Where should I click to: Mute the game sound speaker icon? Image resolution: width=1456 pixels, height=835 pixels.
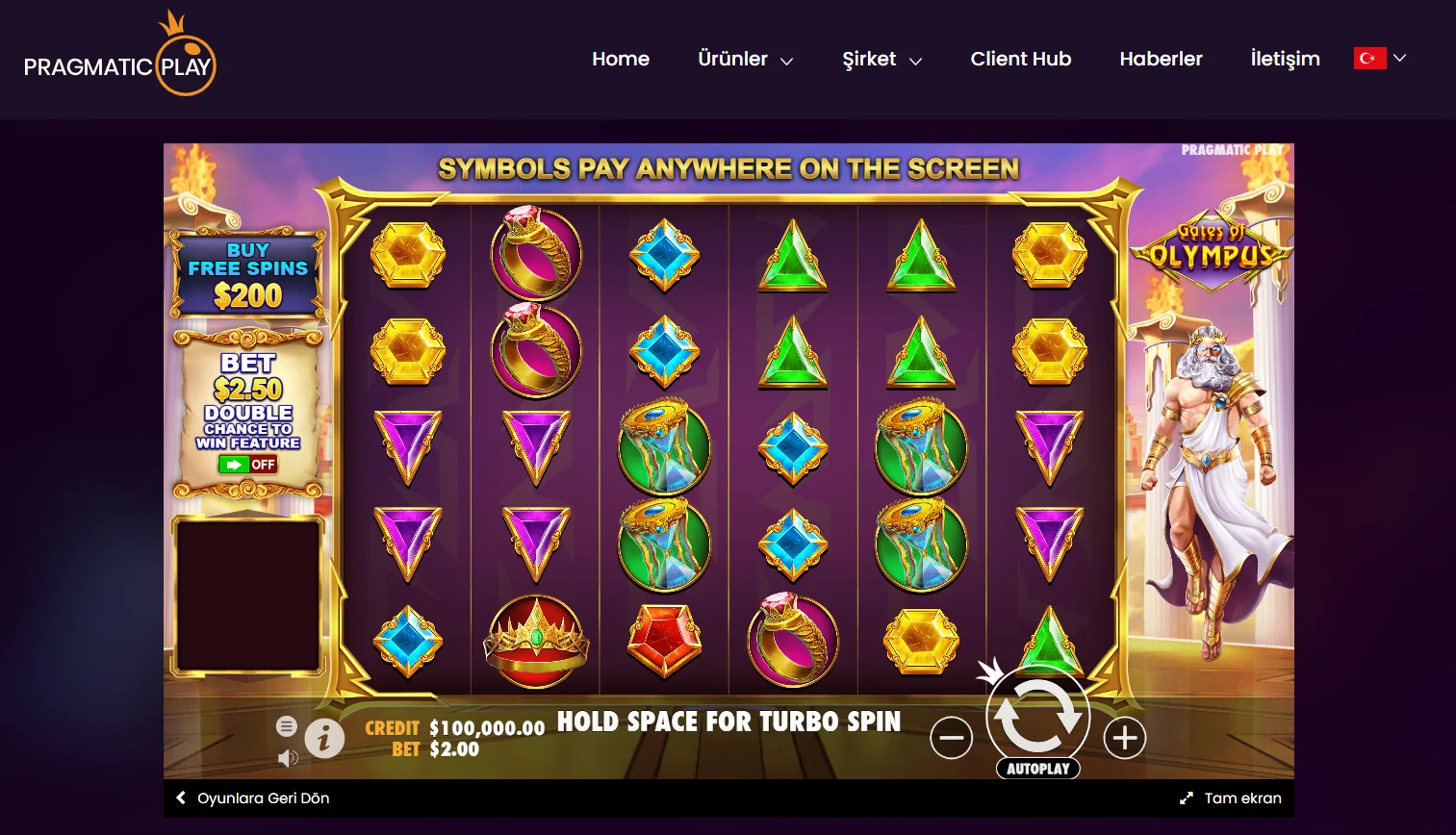[x=286, y=757]
